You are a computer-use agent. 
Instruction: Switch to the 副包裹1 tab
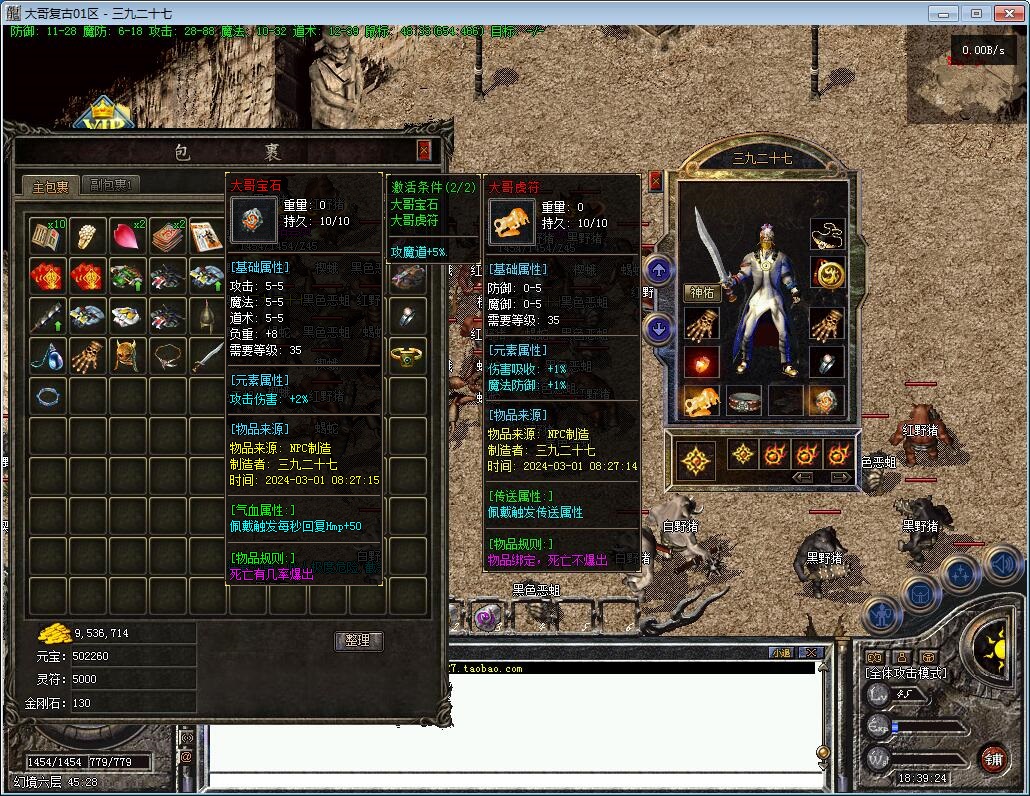coord(111,185)
